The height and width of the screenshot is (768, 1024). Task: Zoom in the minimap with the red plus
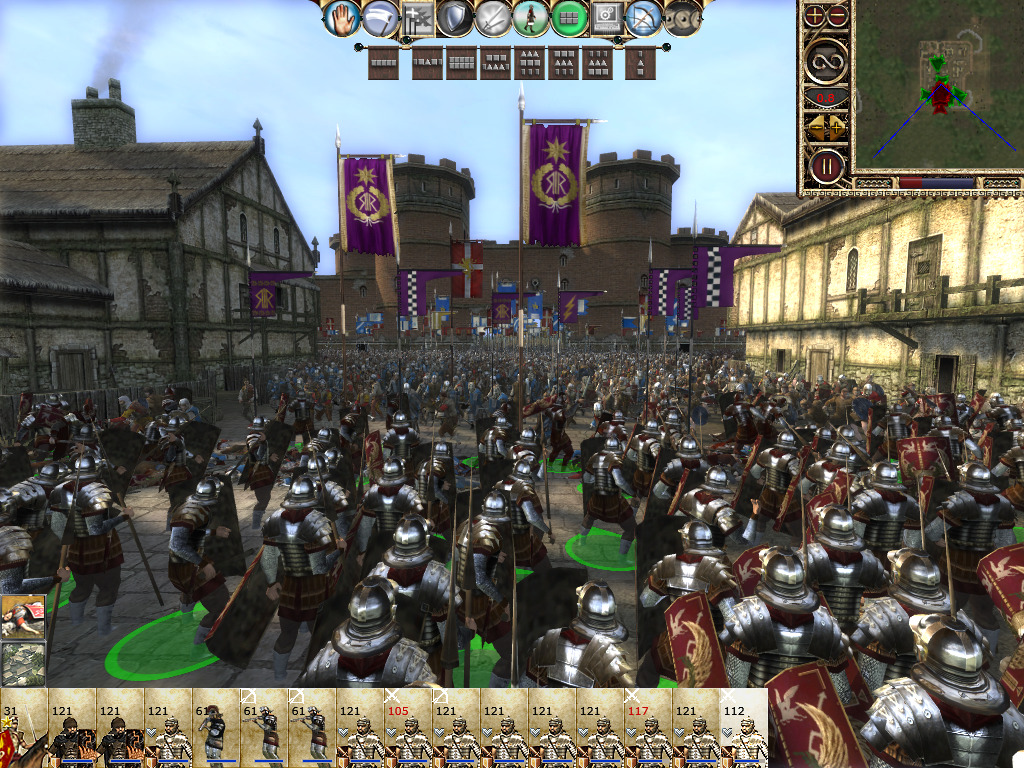pos(816,15)
